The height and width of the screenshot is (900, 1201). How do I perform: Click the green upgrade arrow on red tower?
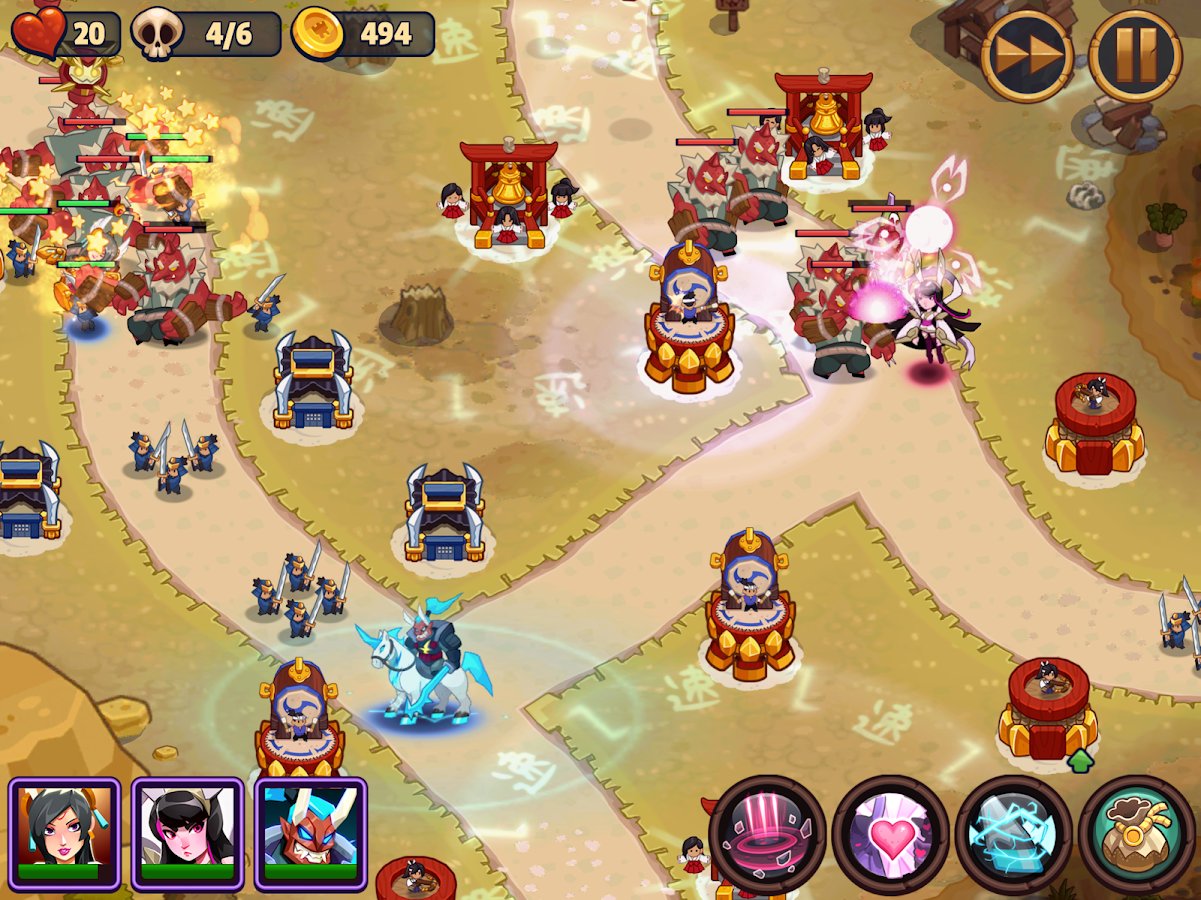tap(1080, 761)
